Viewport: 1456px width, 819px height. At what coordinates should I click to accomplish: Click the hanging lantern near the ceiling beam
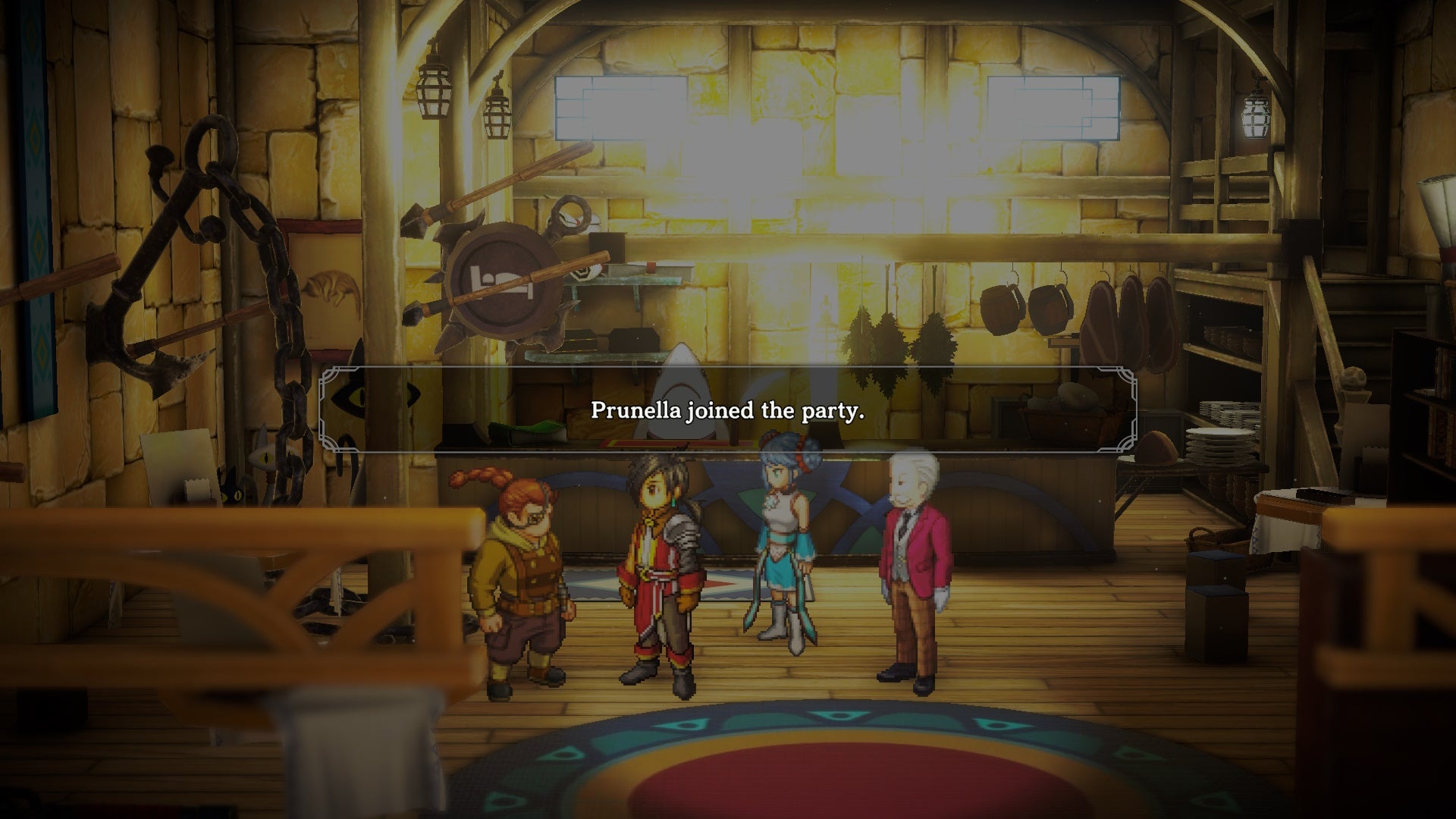pos(432,99)
